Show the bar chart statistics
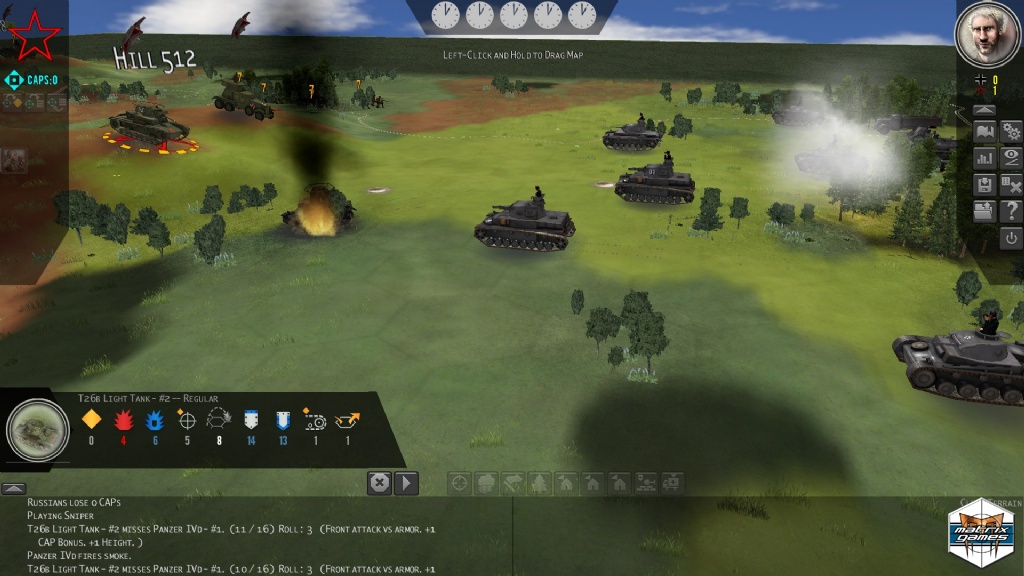 [x=984, y=158]
